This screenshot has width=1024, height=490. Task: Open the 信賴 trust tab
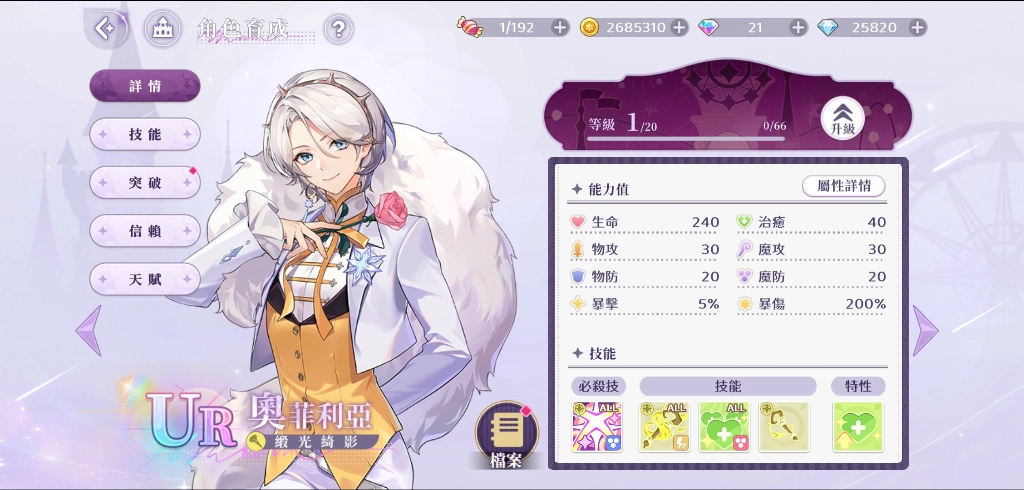pos(145,231)
